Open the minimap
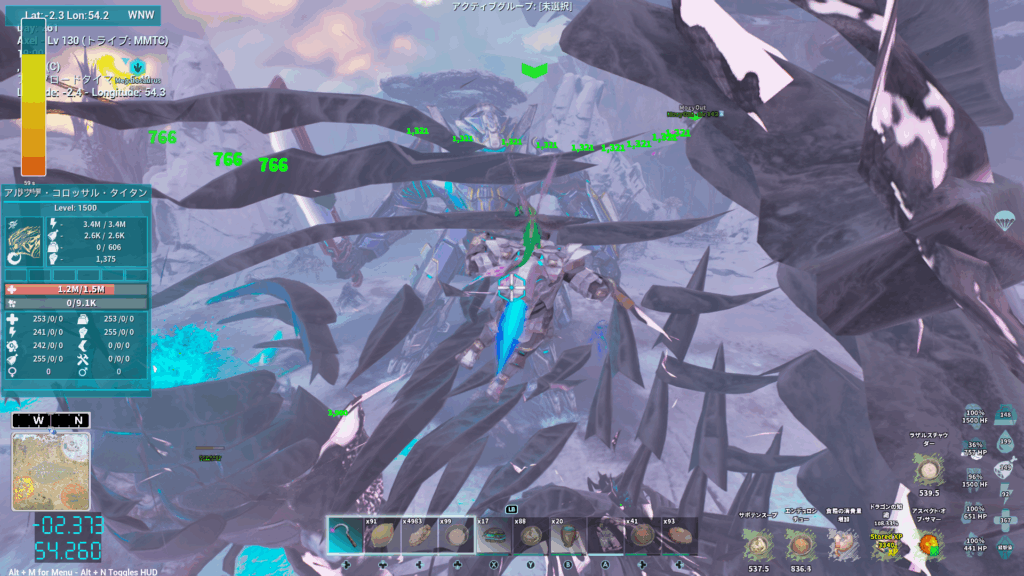The width and height of the screenshot is (1024, 576). [51, 471]
